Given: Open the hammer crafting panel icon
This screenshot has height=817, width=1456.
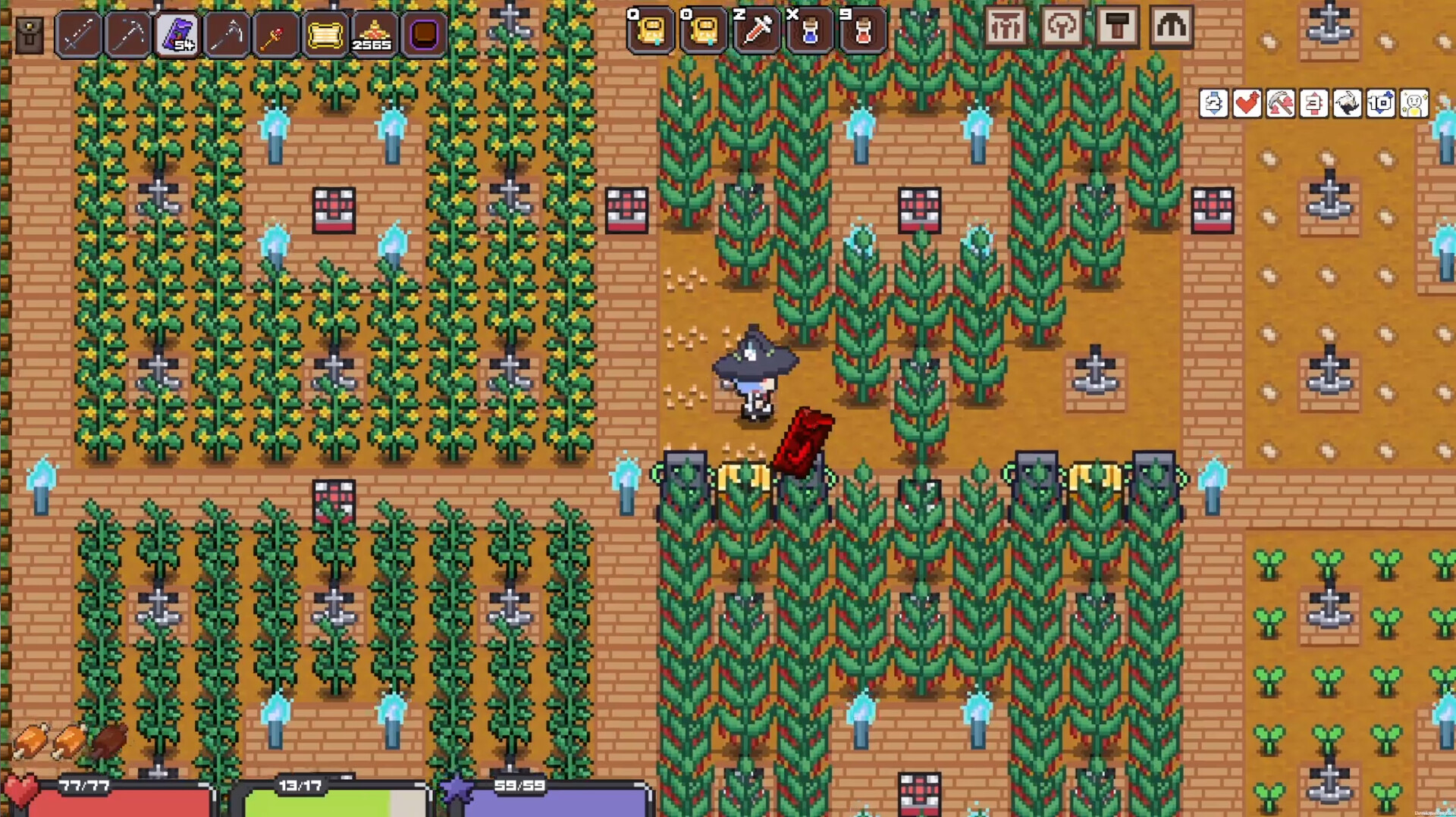Looking at the screenshot, I should click(x=1117, y=27).
